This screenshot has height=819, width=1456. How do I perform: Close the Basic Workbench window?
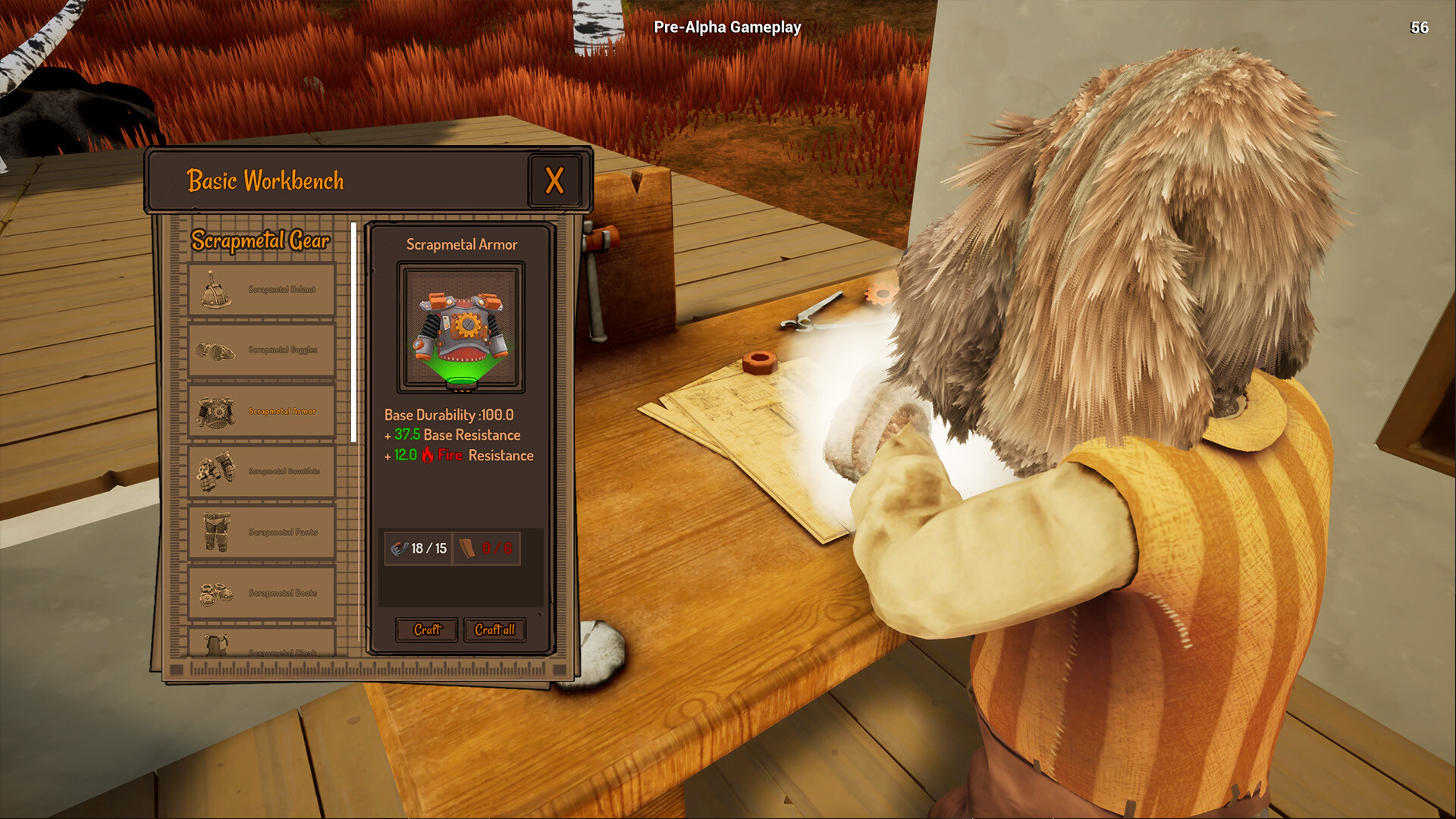tap(556, 180)
